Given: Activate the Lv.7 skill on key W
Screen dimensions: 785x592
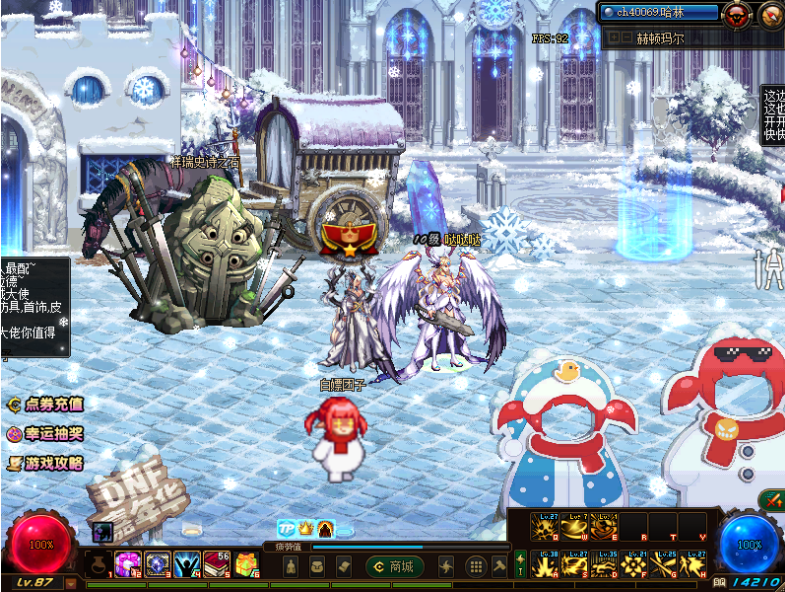Looking at the screenshot, I should pos(576,526).
